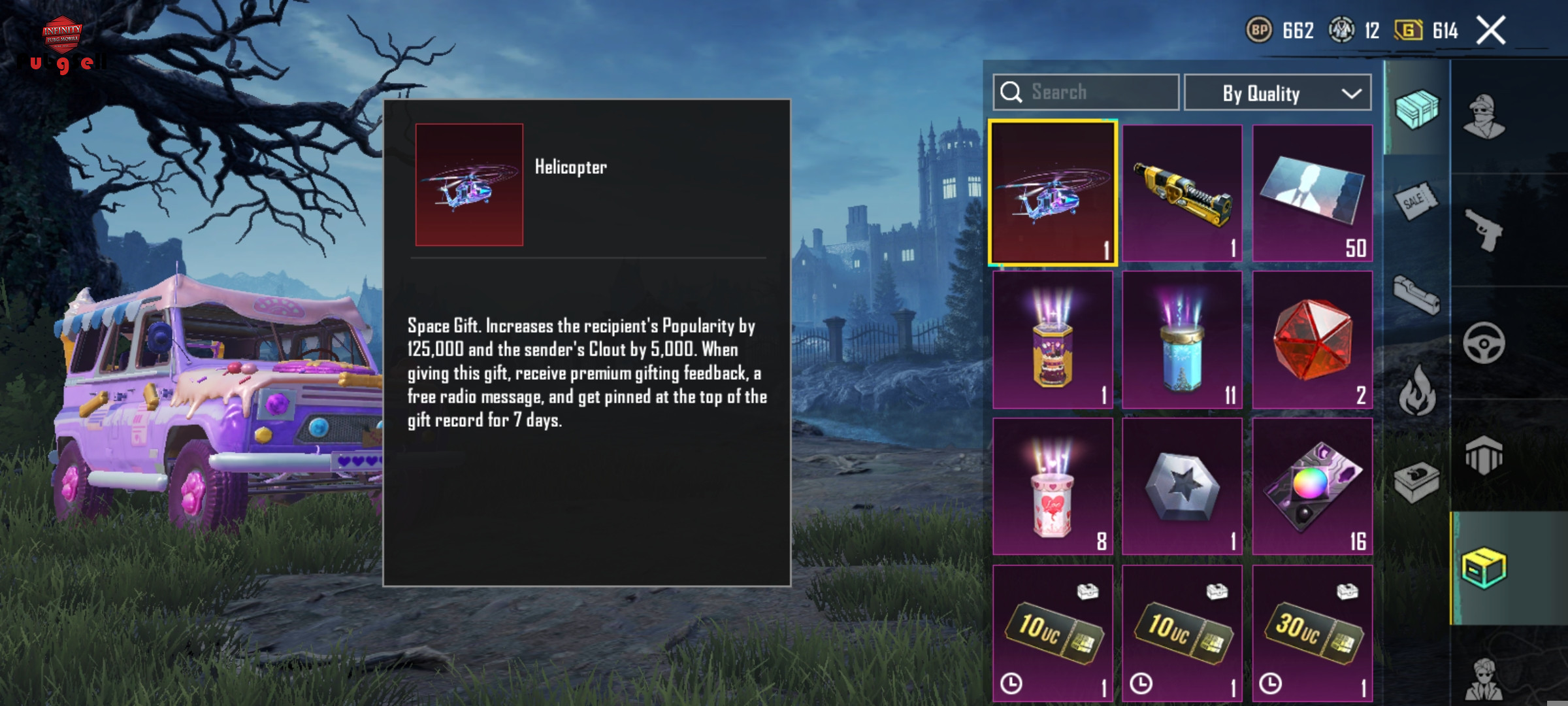Select the birthday cake gift box
This screenshot has width=1568, height=706.
pos(1053,340)
